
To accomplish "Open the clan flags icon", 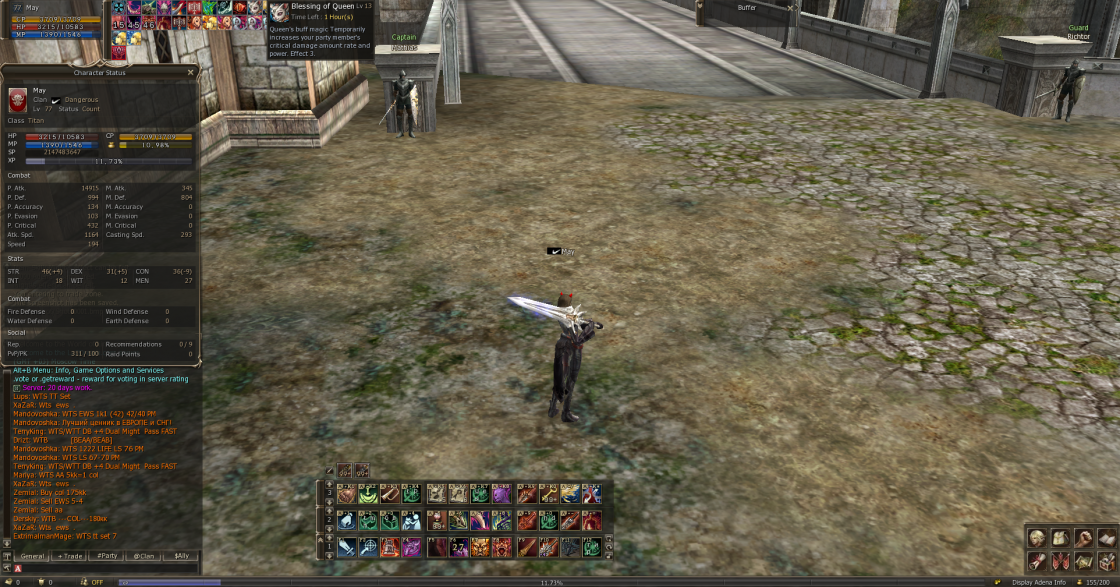I will (x=1060, y=561).
